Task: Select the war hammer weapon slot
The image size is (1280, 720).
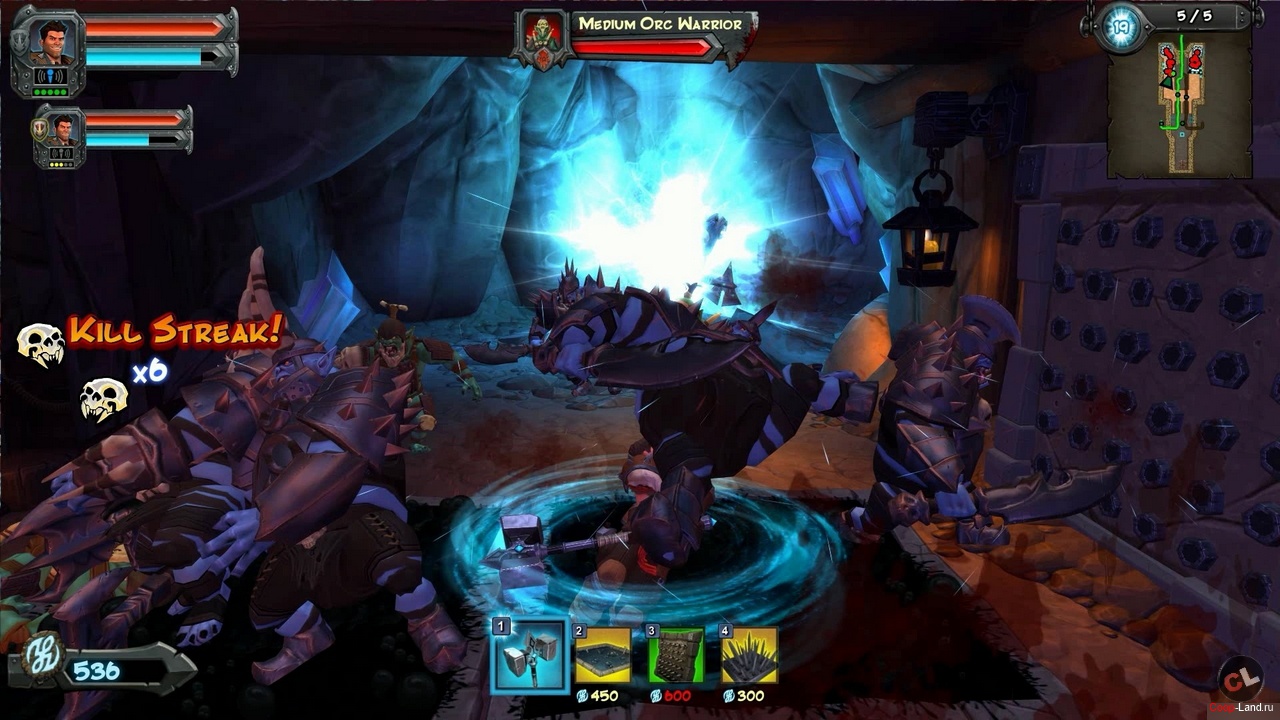Action: tap(530, 655)
